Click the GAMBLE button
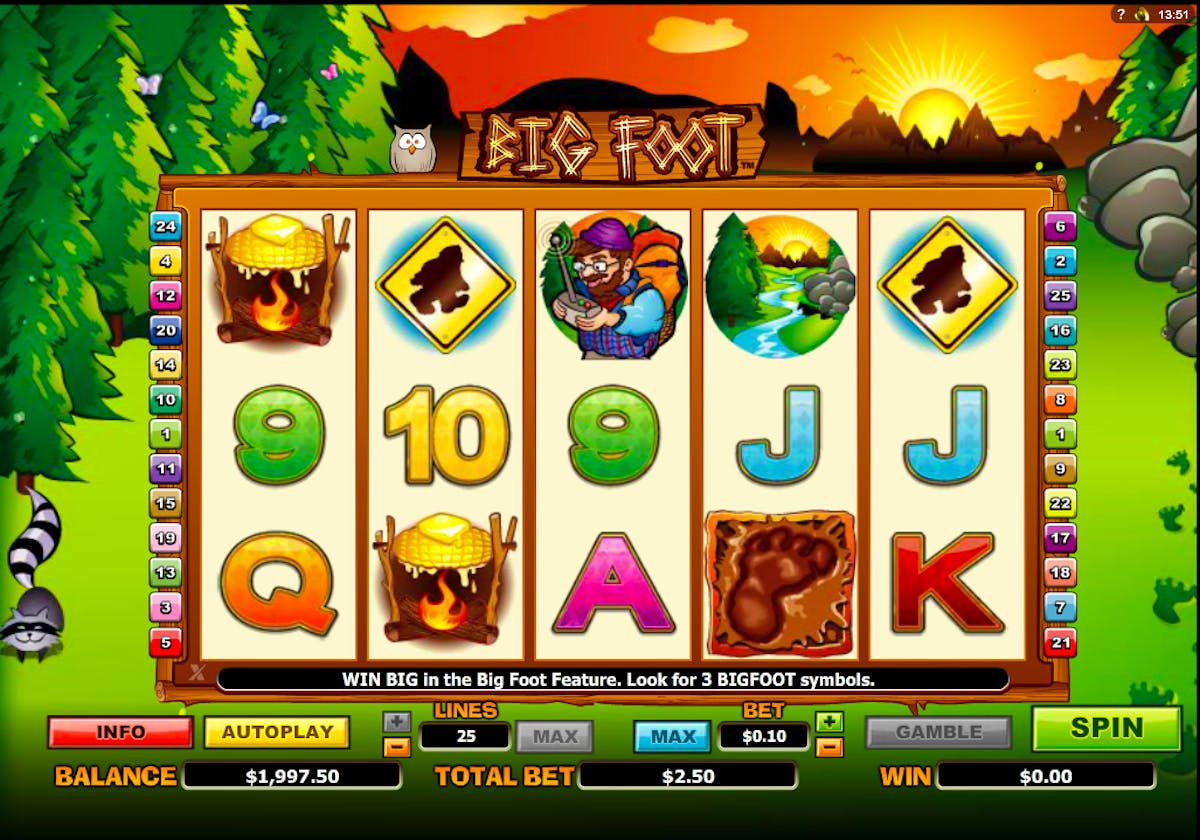This screenshot has width=1200, height=840. (x=939, y=732)
